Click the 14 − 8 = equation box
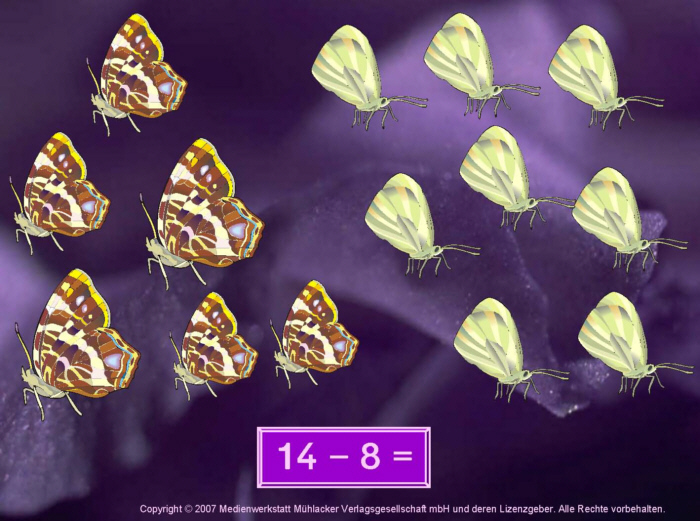 344,457
